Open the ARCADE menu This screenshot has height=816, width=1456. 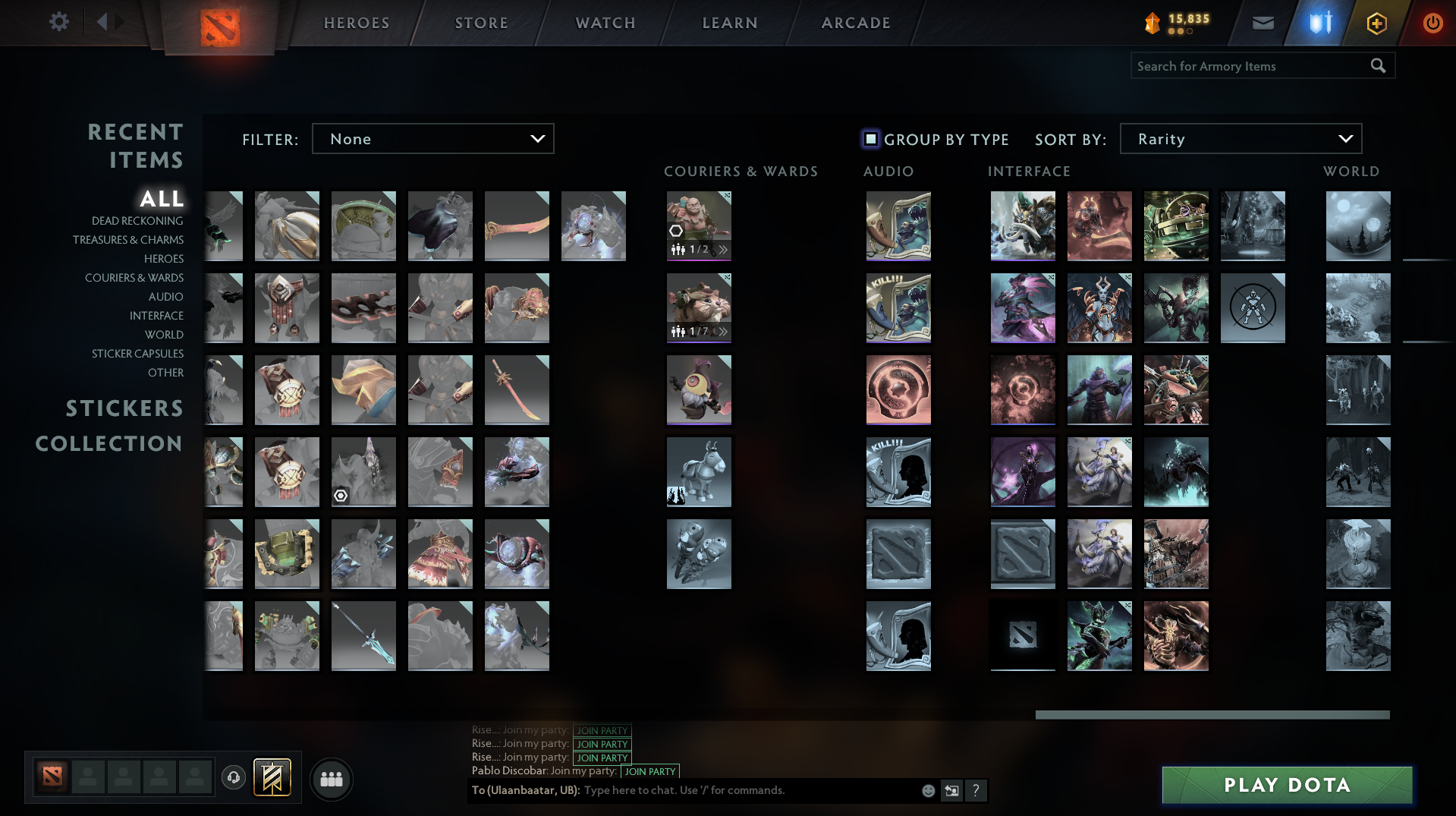tap(855, 23)
